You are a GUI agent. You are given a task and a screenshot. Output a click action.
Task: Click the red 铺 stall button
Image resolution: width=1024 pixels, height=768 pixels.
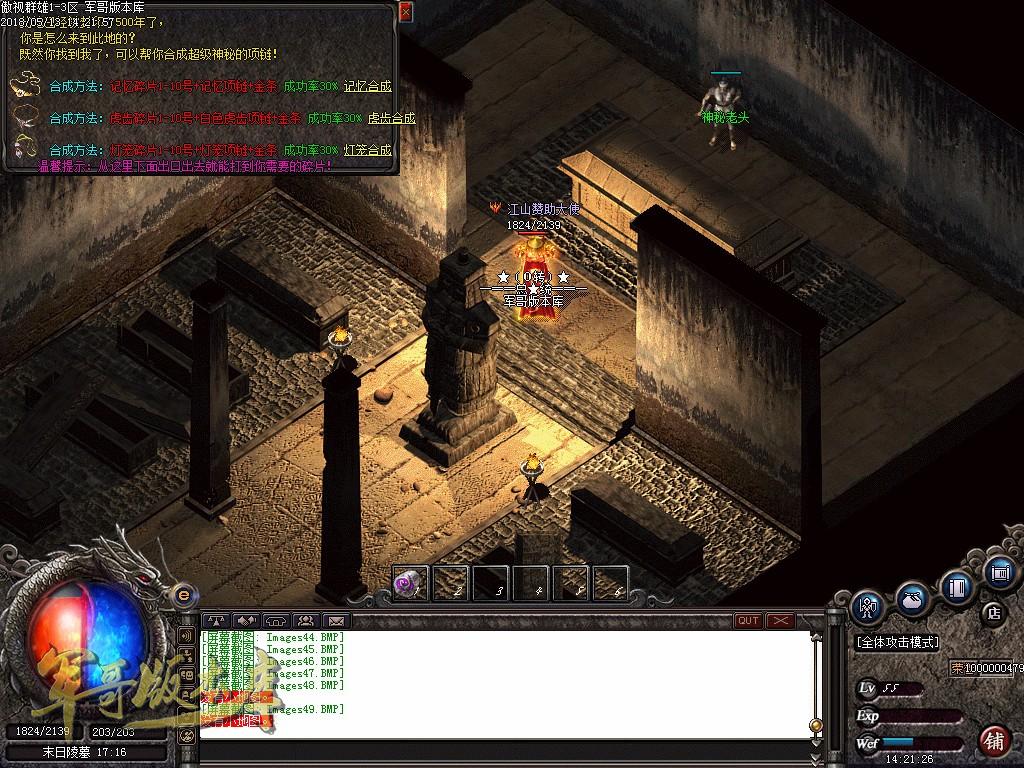click(994, 740)
